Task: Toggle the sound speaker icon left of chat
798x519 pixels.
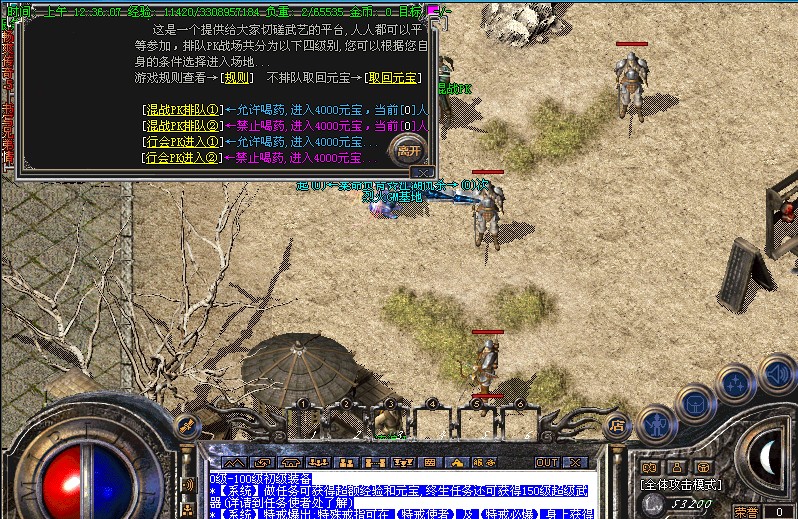Action: [x=188, y=484]
